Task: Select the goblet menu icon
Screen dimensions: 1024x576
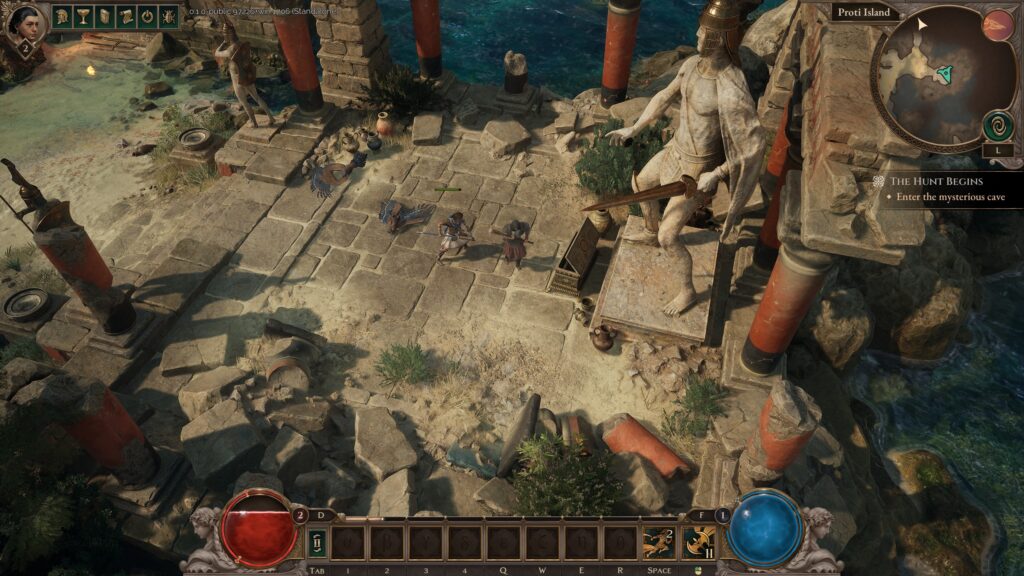Action: (x=84, y=16)
